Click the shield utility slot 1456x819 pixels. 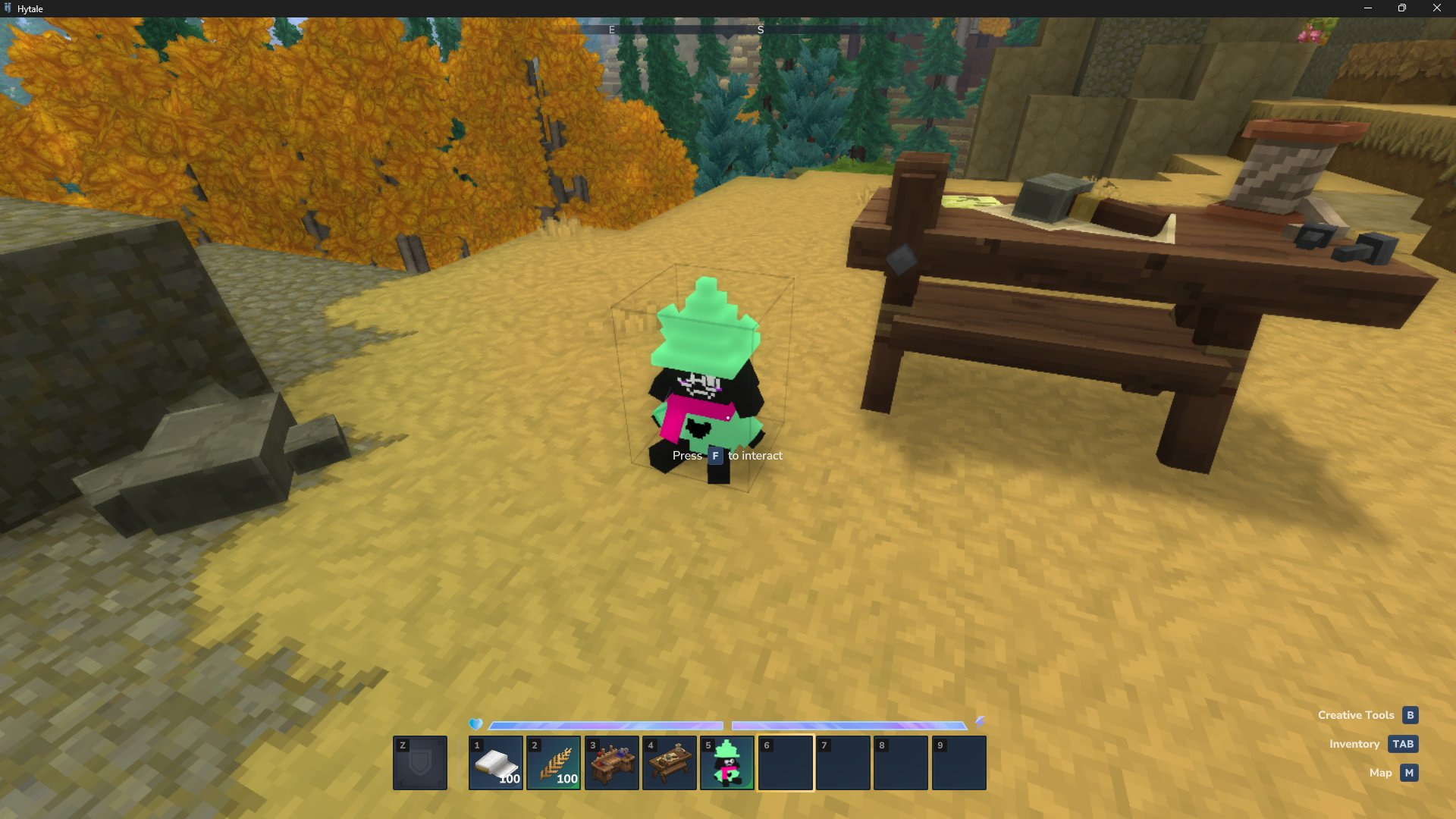click(x=420, y=763)
